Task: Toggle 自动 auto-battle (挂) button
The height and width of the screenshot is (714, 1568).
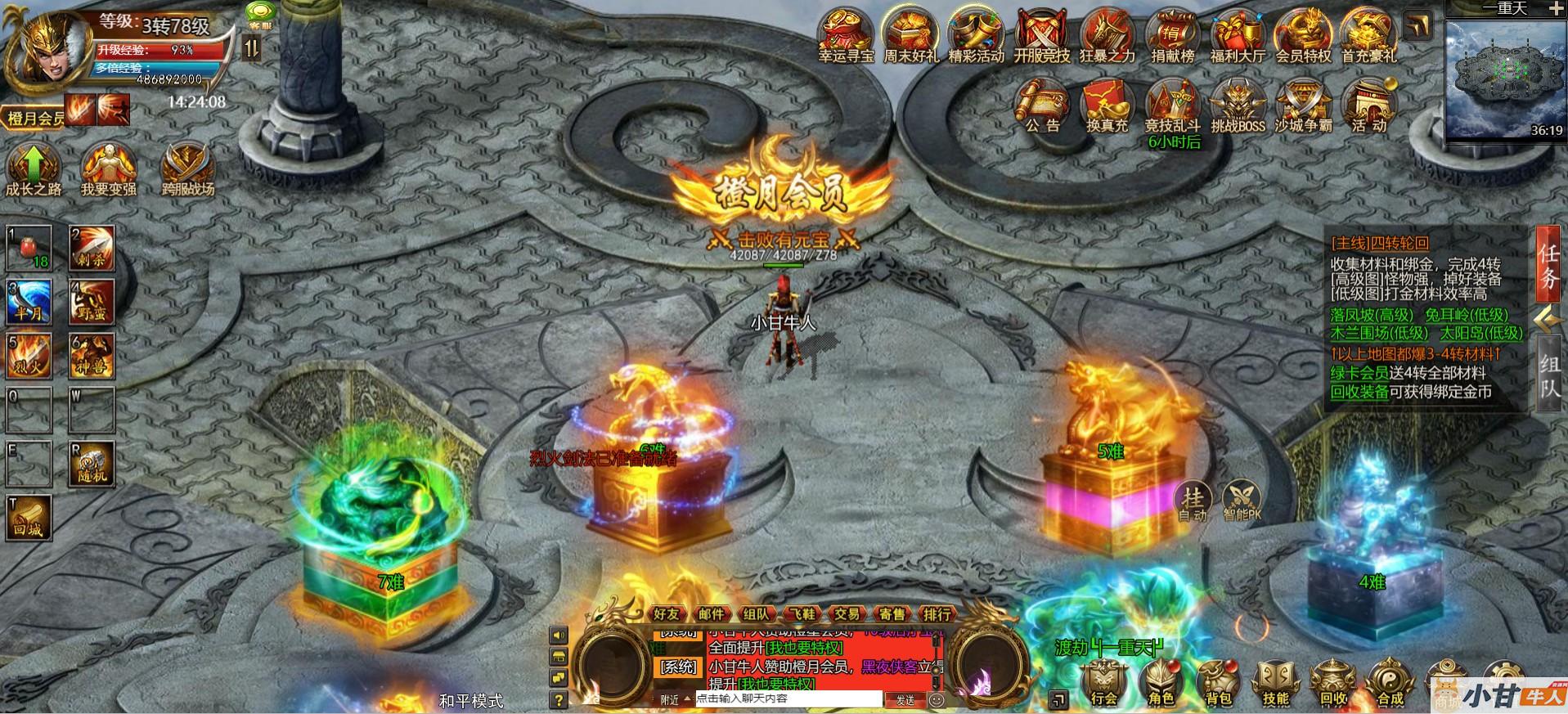Action: [x=1193, y=500]
